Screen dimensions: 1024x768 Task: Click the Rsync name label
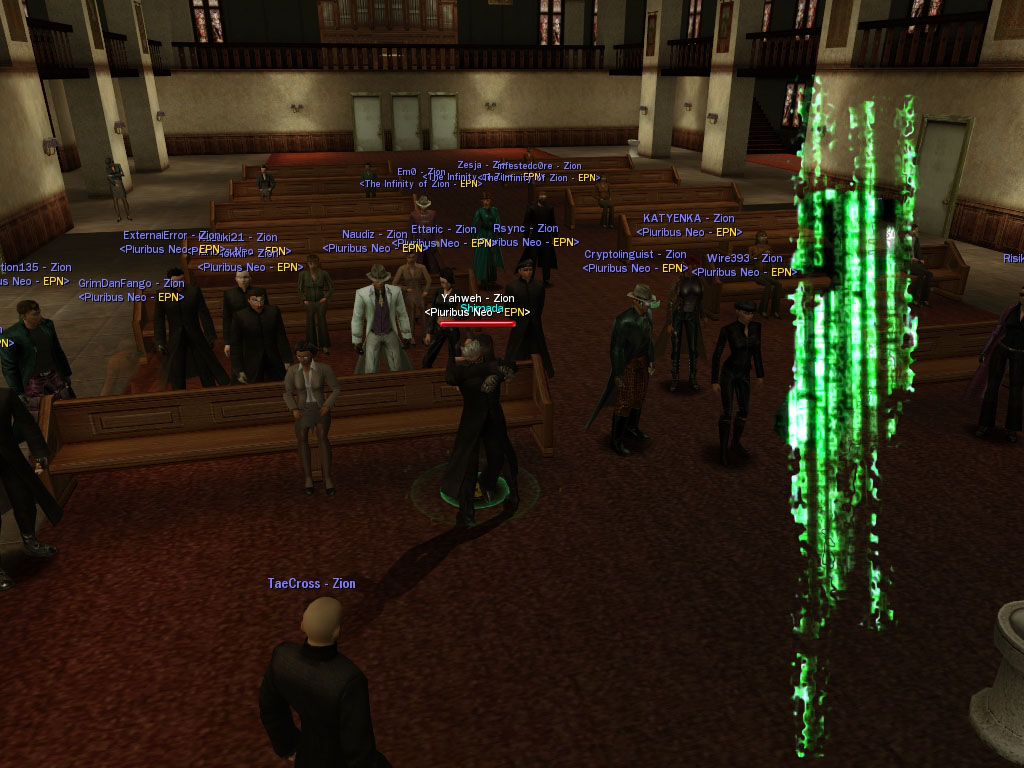pos(525,229)
